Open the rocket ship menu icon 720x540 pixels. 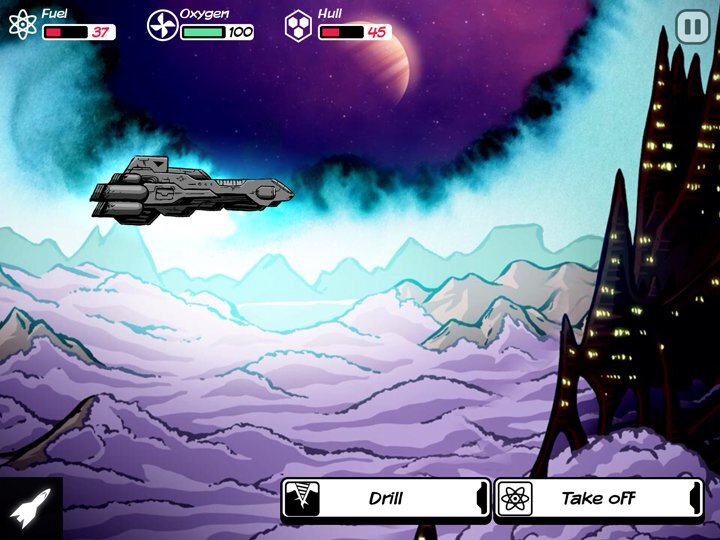pyautogui.click(x=29, y=509)
